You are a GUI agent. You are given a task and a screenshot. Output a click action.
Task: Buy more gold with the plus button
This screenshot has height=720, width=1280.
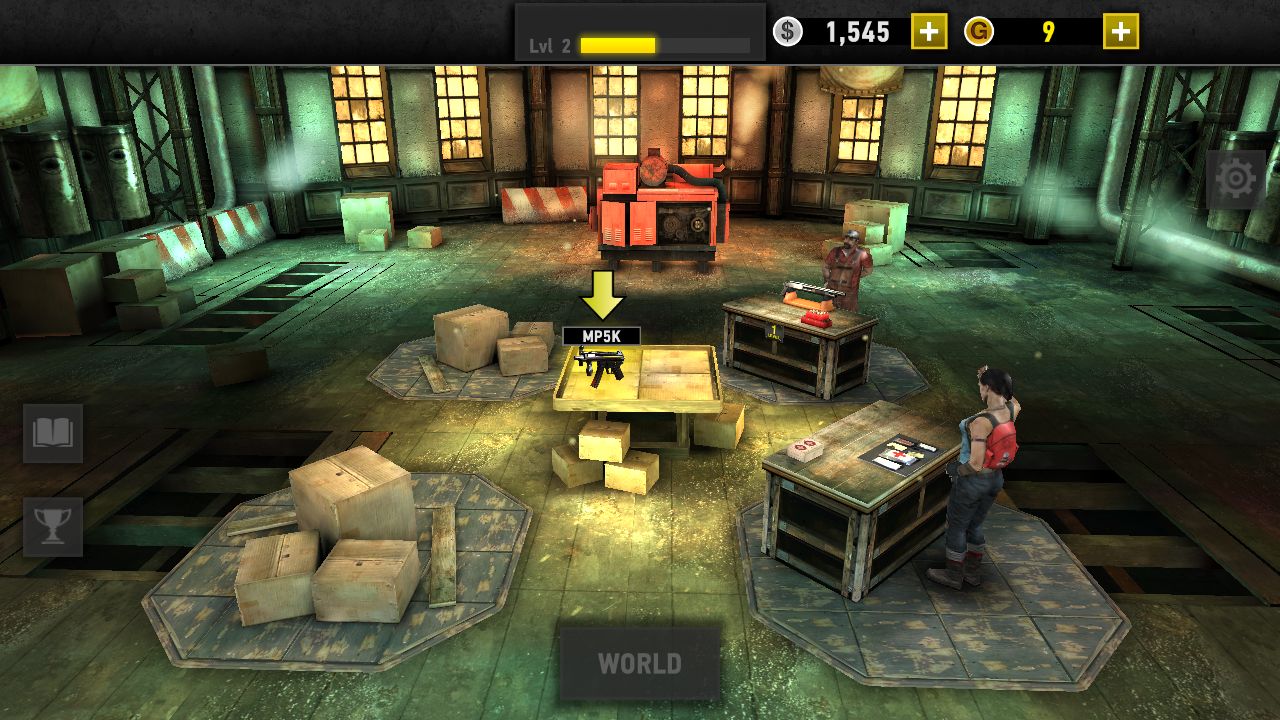tap(1120, 32)
